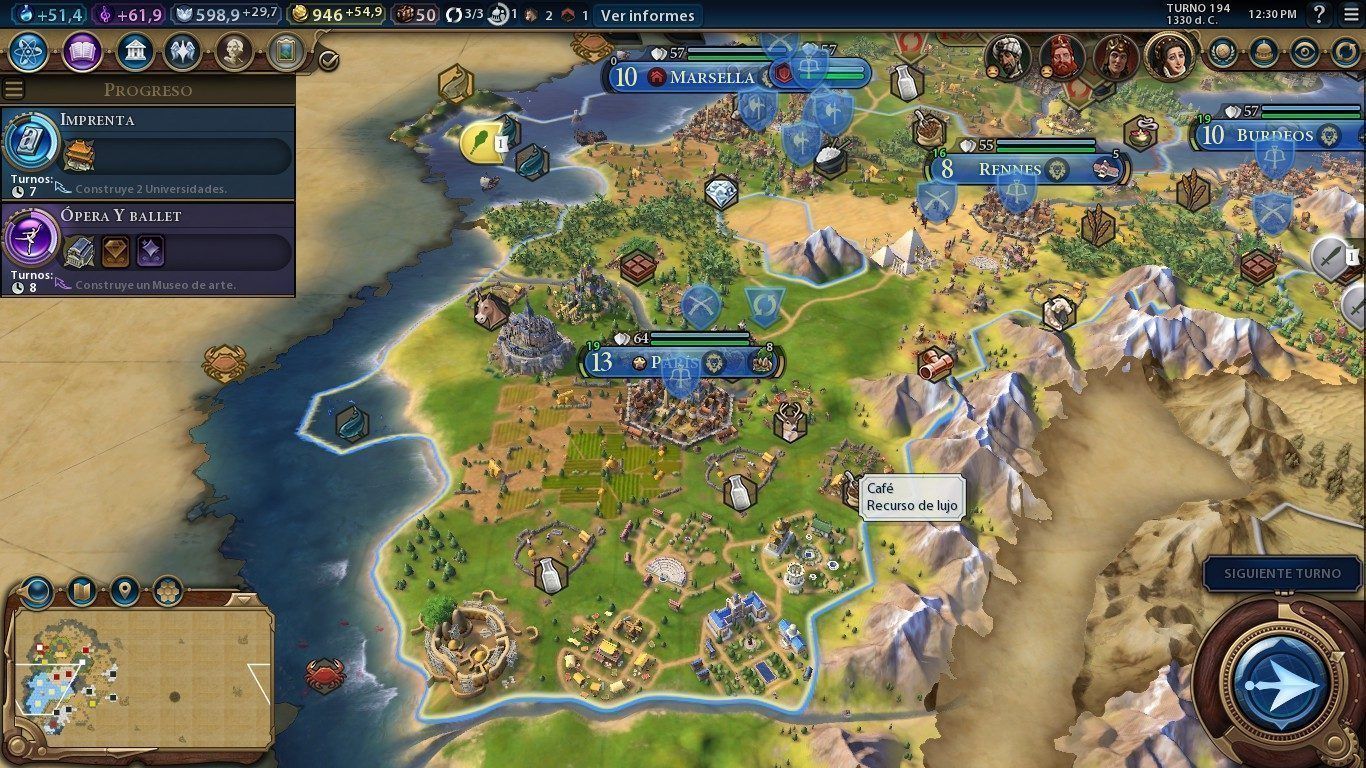The image size is (1366, 768).
Task: Open the technology tree atom button
Action: click(x=29, y=51)
